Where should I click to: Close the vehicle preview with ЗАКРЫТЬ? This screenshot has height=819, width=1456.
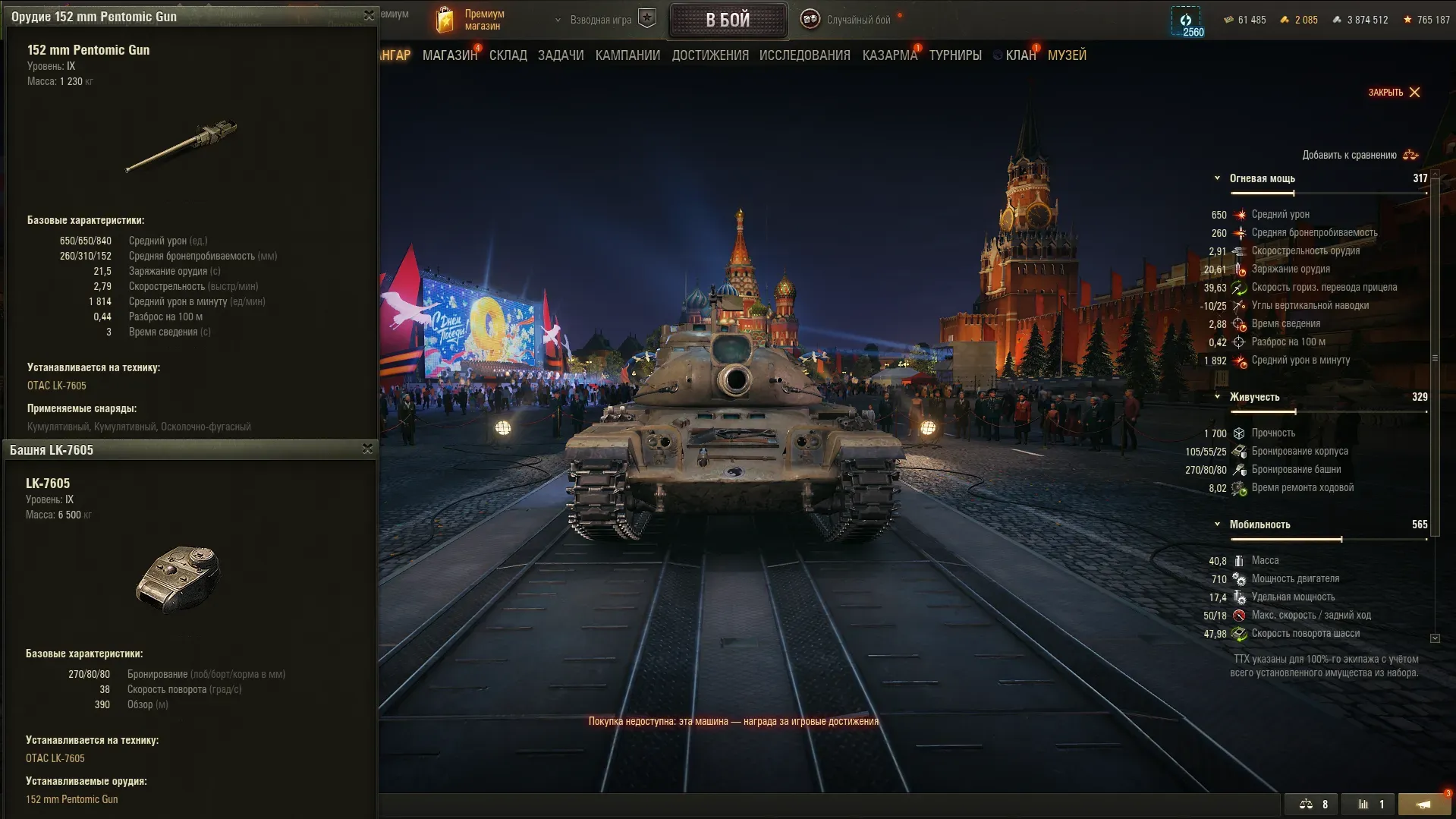coord(1394,93)
